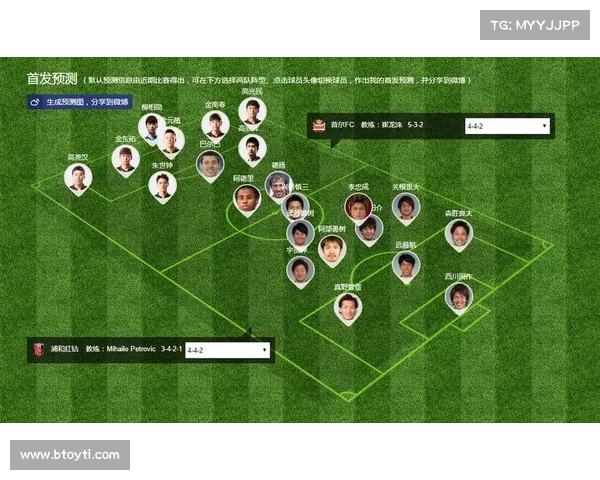Select player 高尧汉's avatar marker
Viewport: 600px width, 480px height.
pyautogui.click(x=78, y=178)
